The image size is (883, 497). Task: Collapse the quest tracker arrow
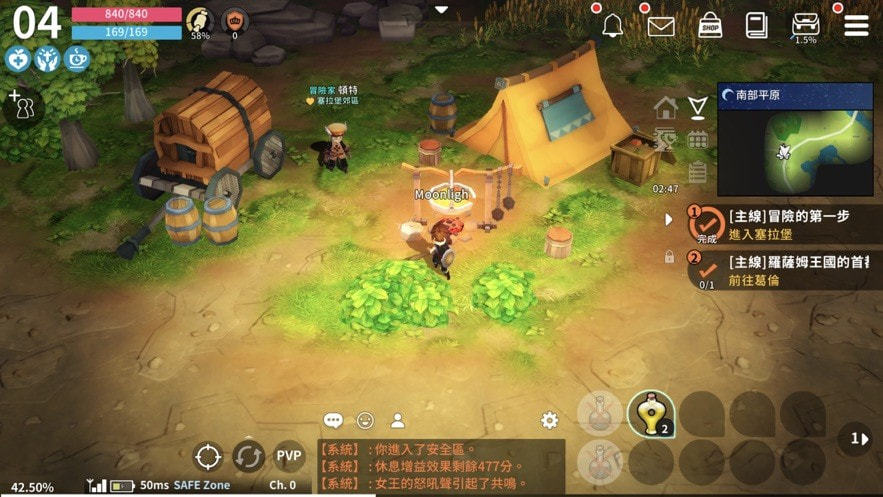point(669,219)
